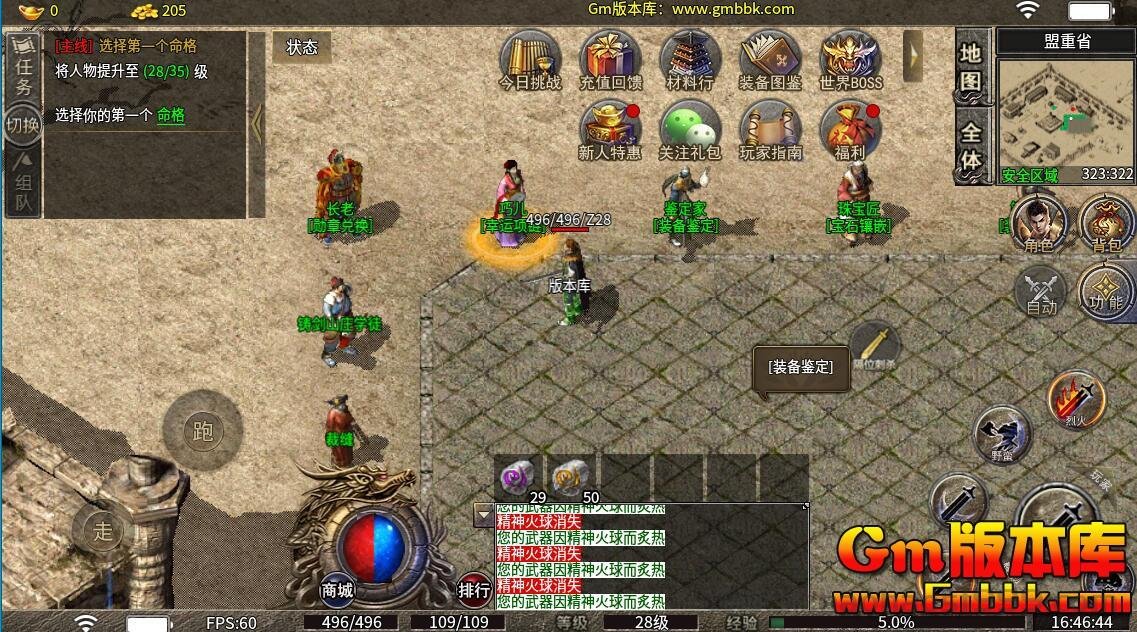Toggle 自动 auto-combat
Image resolution: width=1137 pixels, height=632 pixels.
1041,292
